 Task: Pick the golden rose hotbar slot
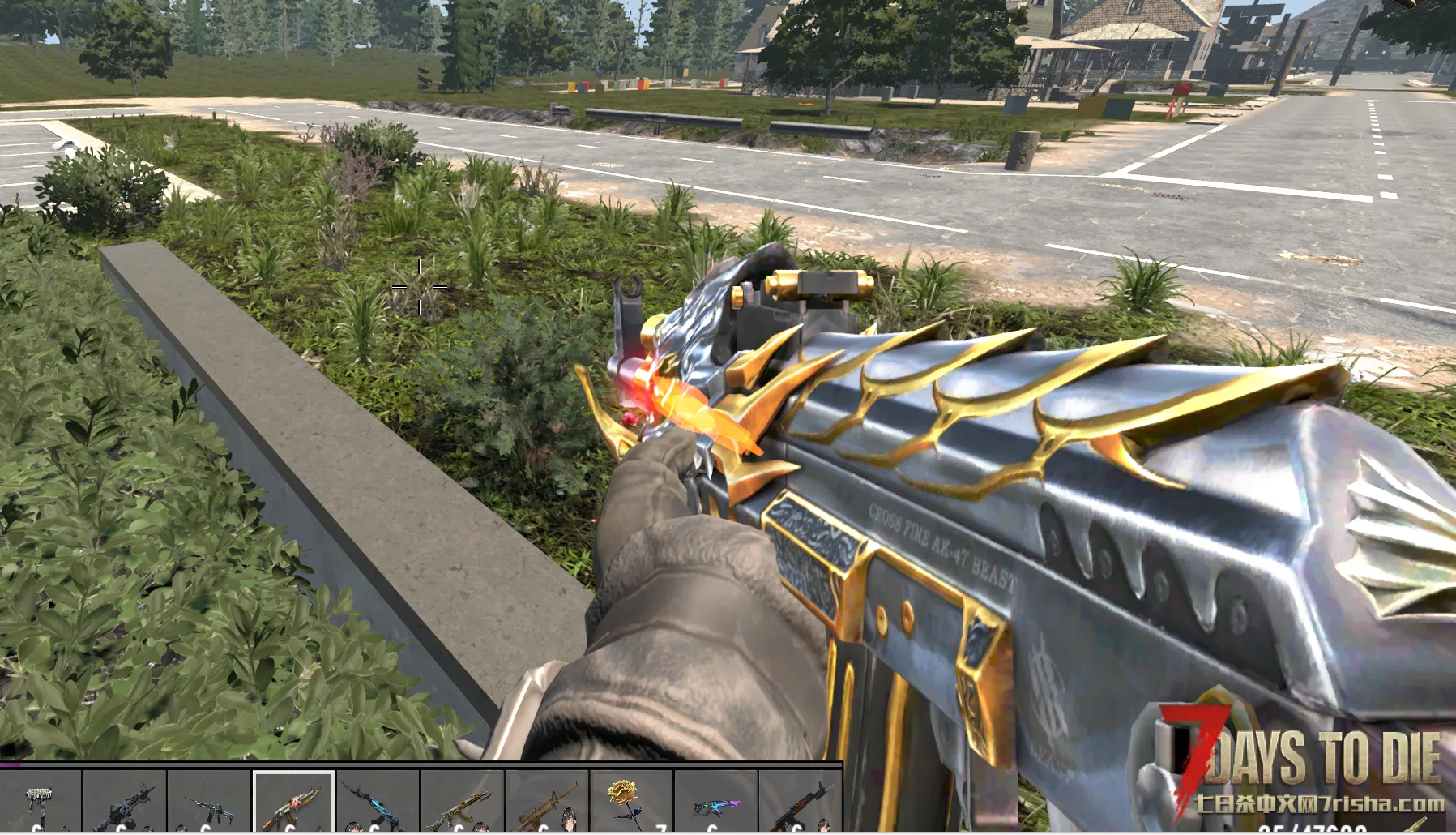coord(631,803)
